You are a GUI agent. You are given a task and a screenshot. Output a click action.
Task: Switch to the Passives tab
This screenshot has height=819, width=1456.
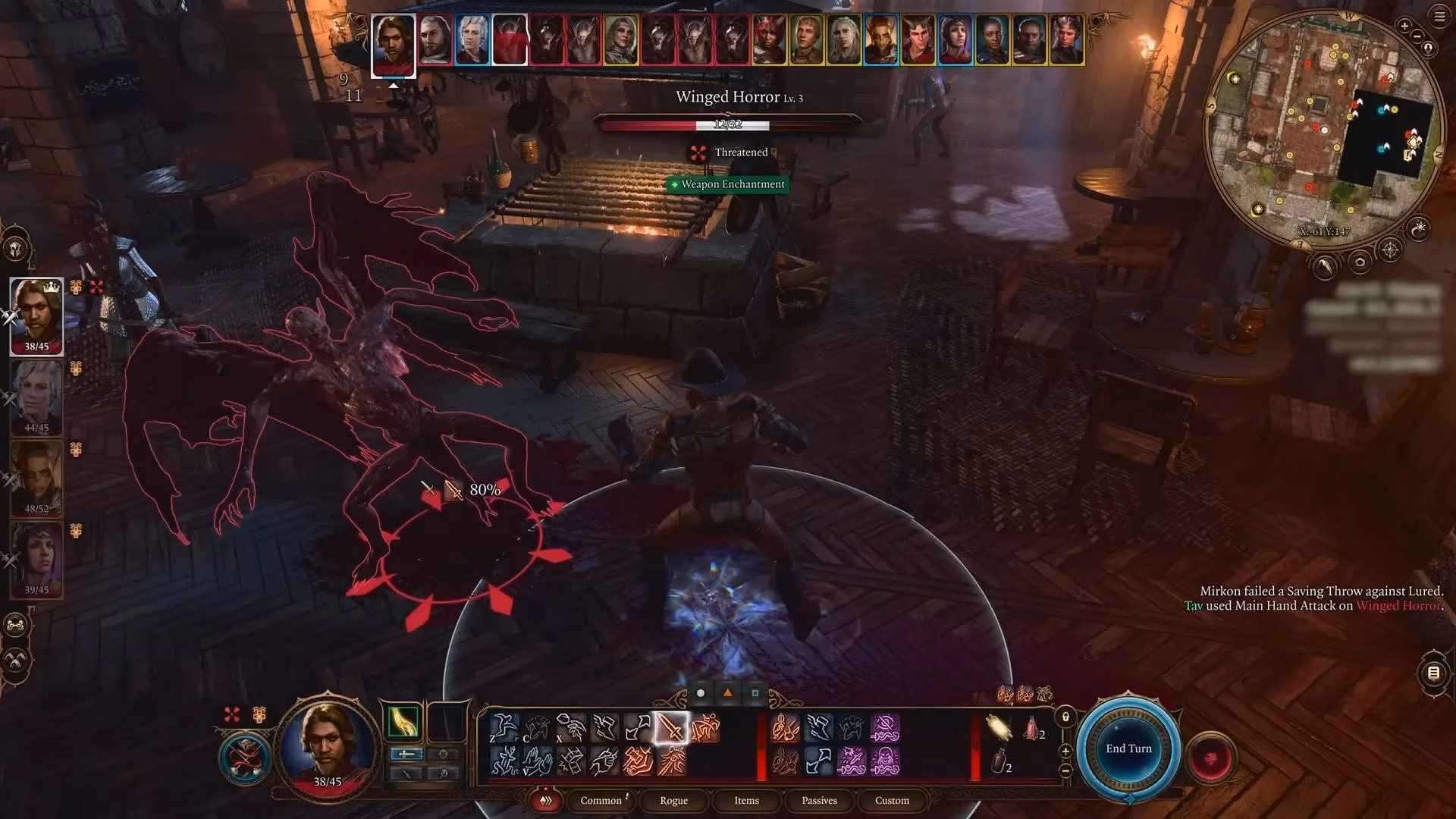819,800
